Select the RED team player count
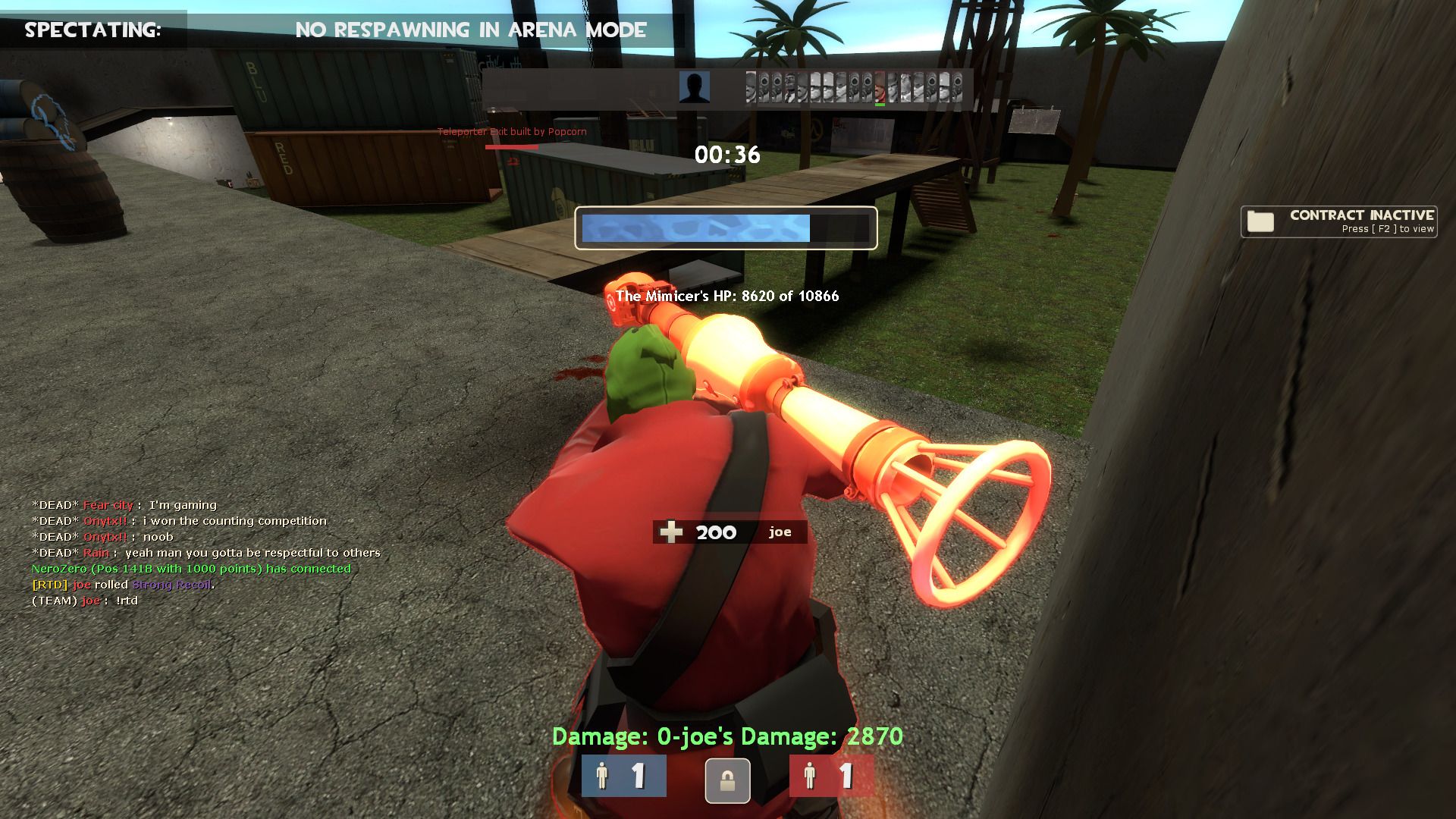This screenshot has width=1456, height=819. tap(831, 776)
